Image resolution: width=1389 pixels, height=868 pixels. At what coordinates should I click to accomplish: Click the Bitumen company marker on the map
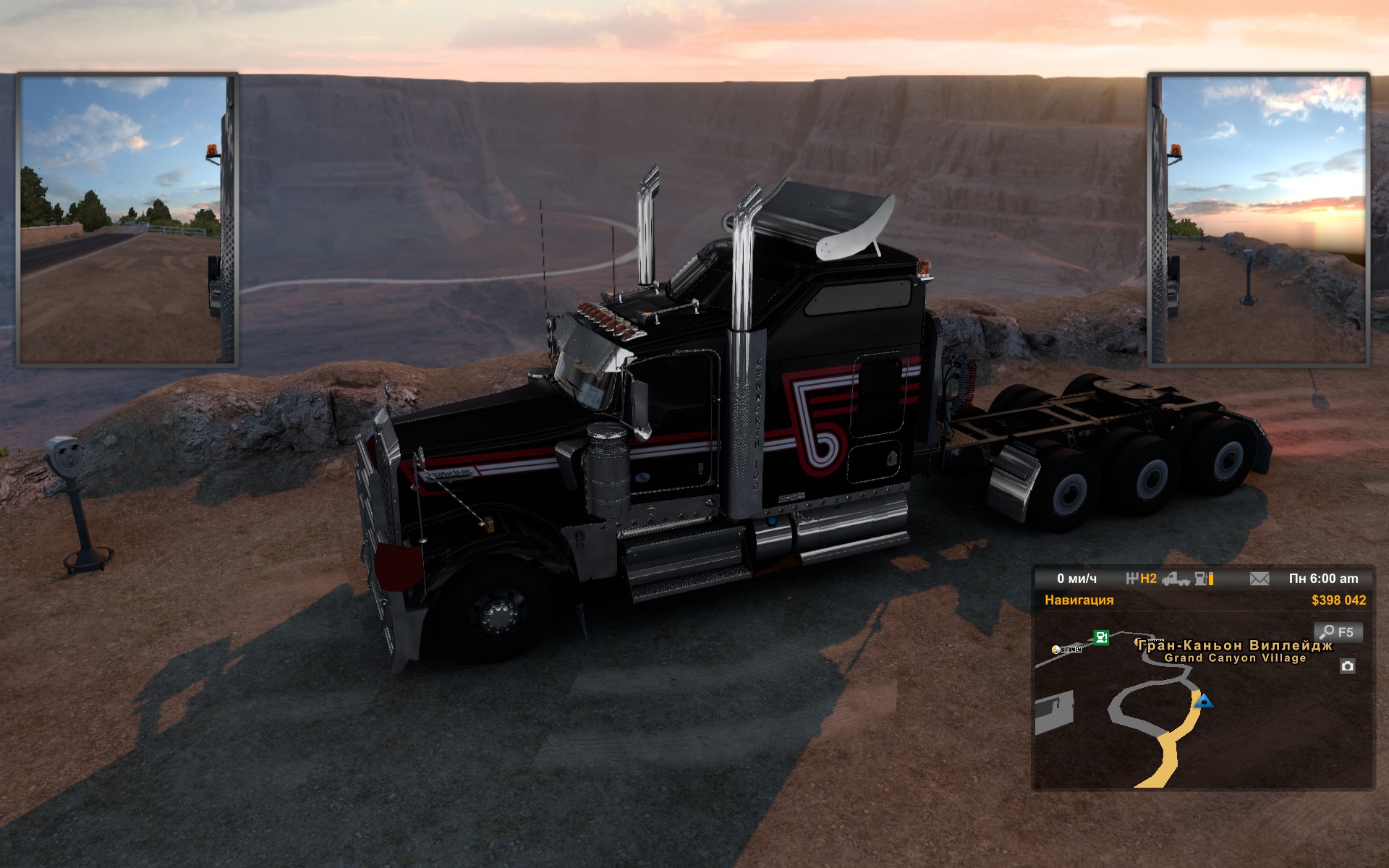point(1067,650)
